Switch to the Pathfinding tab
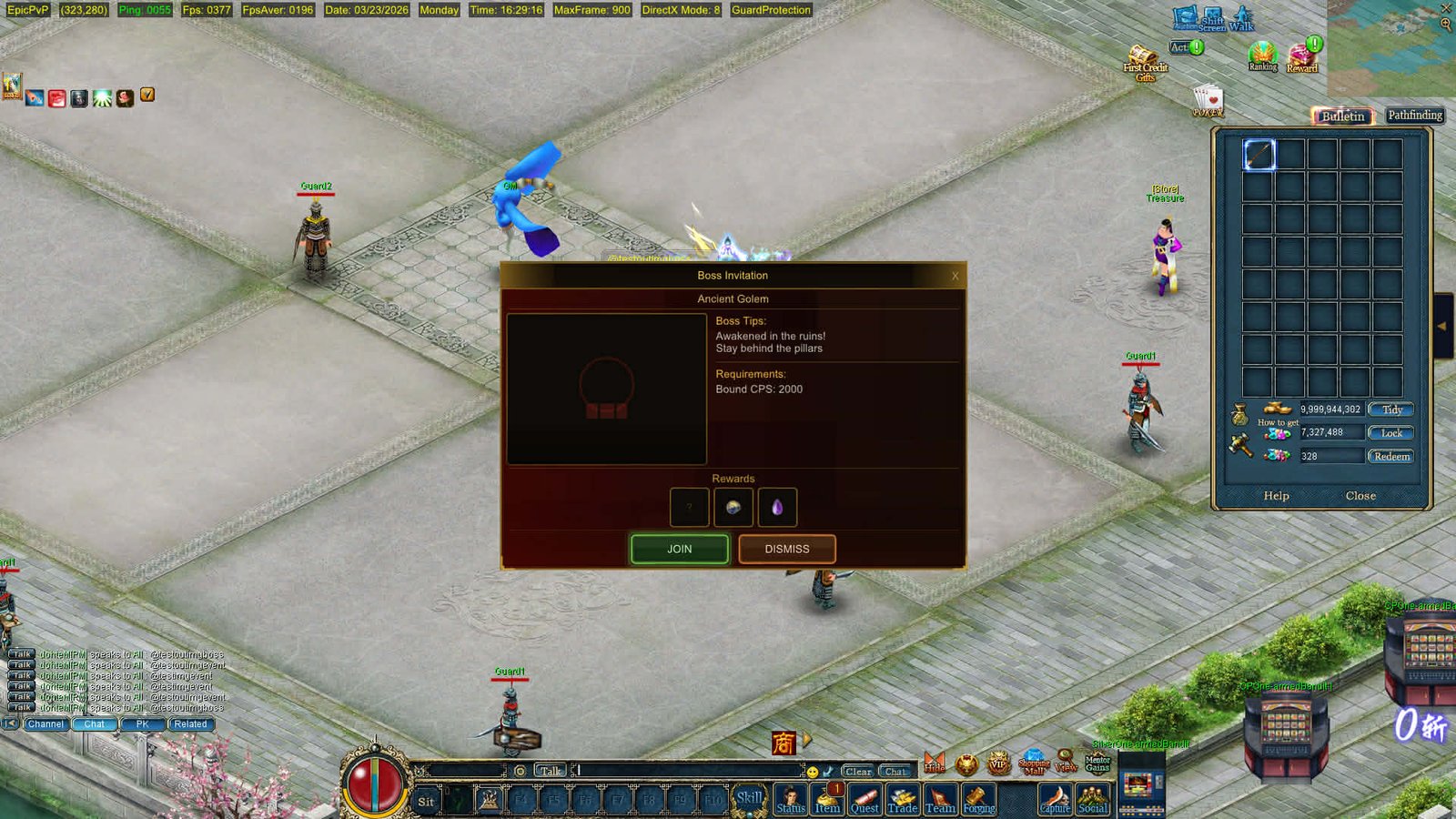Viewport: 1456px width, 819px height. click(x=1414, y=116)
